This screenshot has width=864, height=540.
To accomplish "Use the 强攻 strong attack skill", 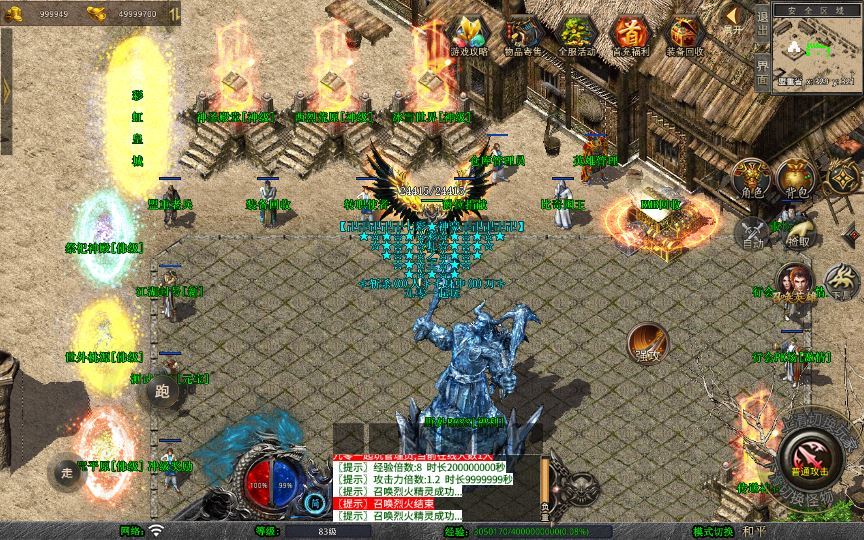I will coord(648,343).
